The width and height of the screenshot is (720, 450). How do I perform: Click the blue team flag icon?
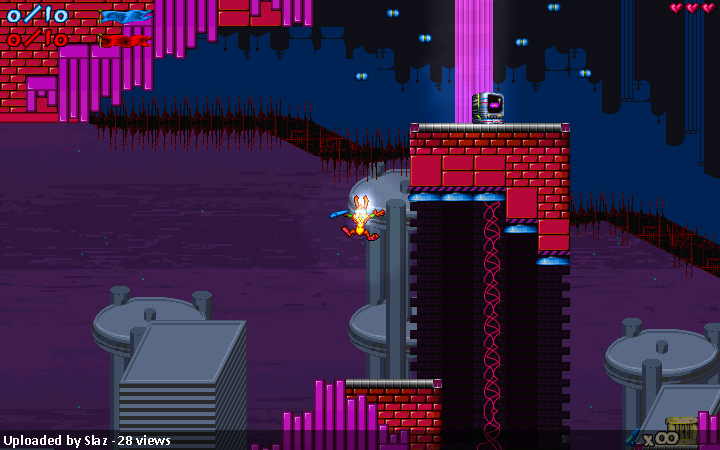pos(126,16)
